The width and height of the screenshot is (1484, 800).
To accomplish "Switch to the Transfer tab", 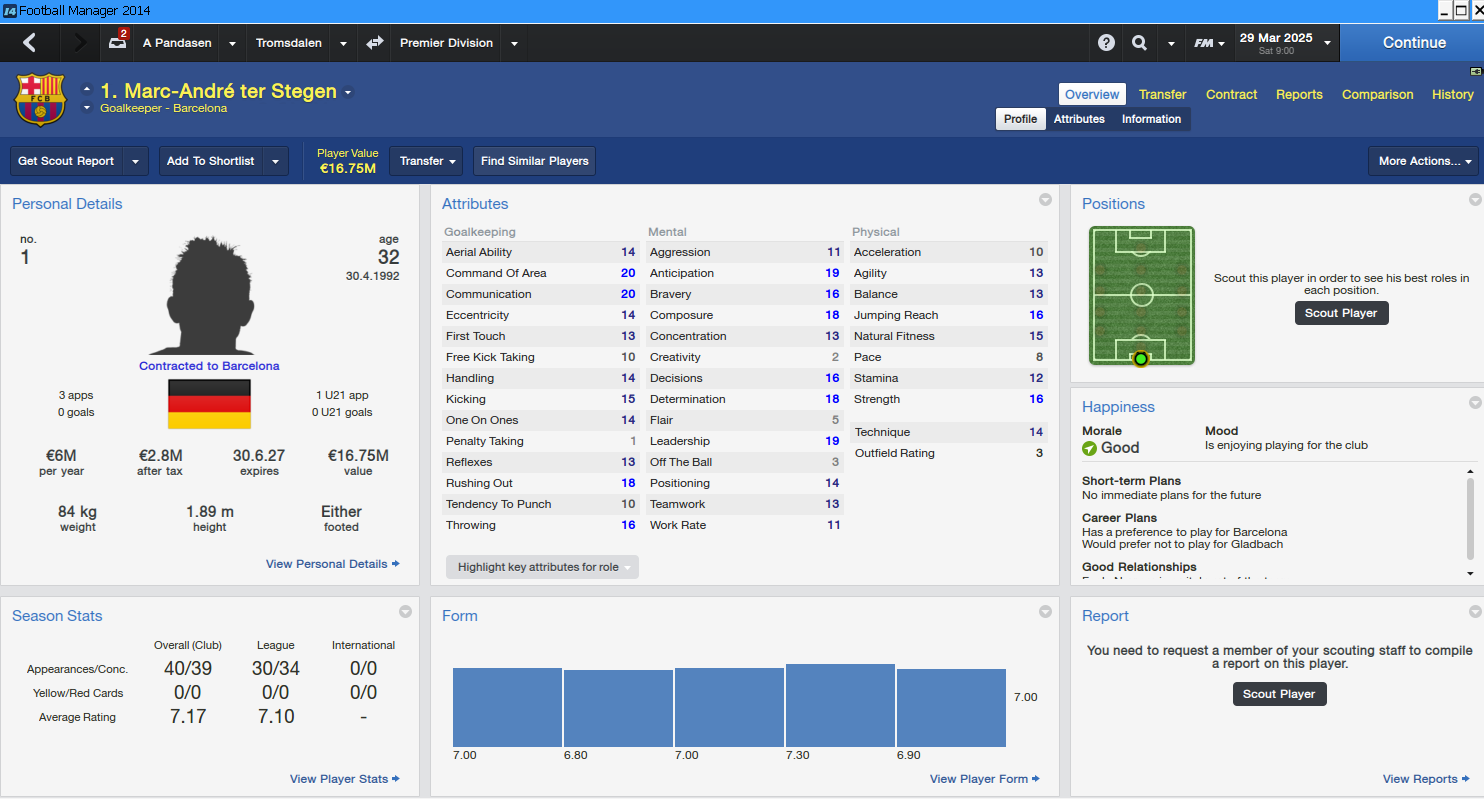I will [1162, 94].
